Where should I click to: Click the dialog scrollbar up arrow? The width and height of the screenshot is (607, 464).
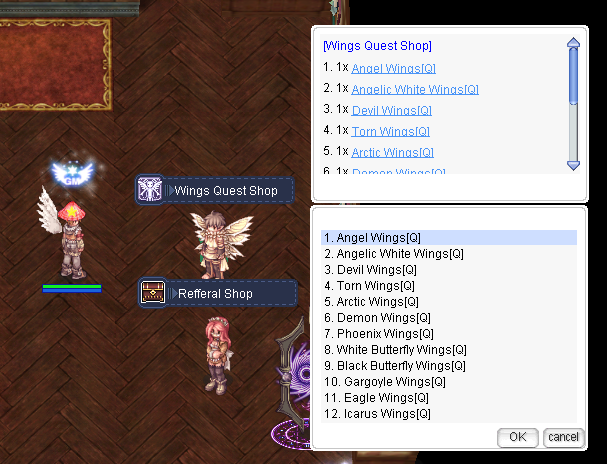tap(573, 43)
